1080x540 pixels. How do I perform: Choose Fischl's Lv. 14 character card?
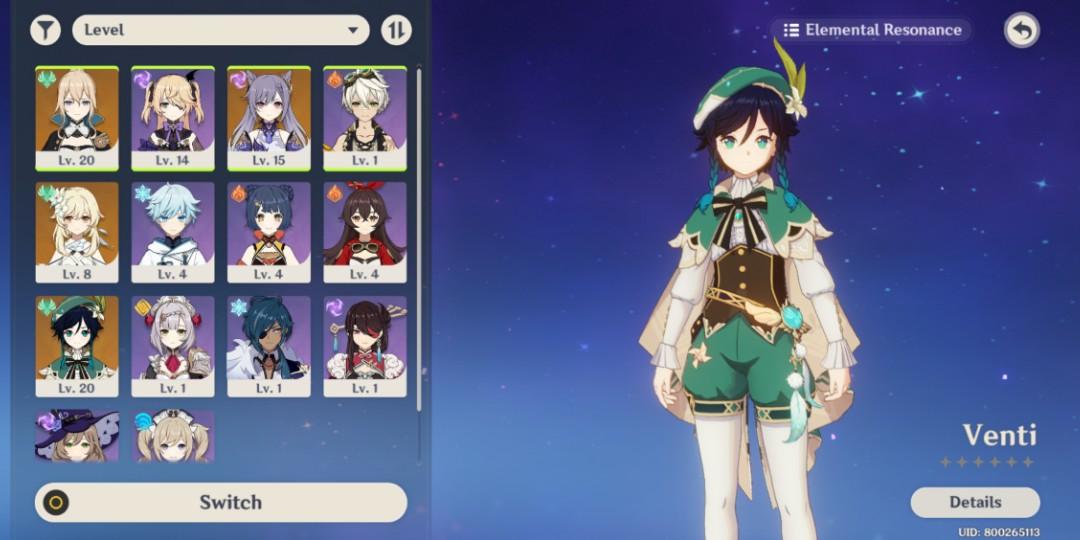173,117
